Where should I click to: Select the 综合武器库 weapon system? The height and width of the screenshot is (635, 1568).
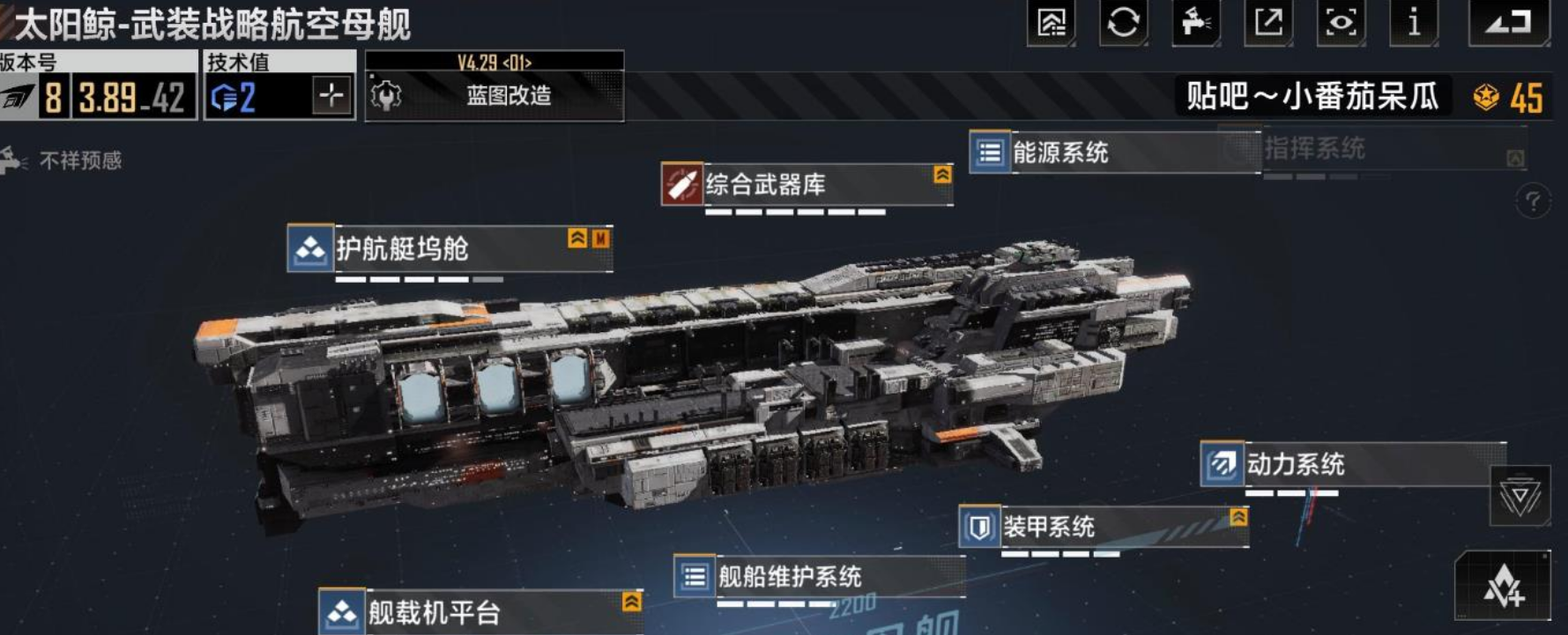pos(806,185)
